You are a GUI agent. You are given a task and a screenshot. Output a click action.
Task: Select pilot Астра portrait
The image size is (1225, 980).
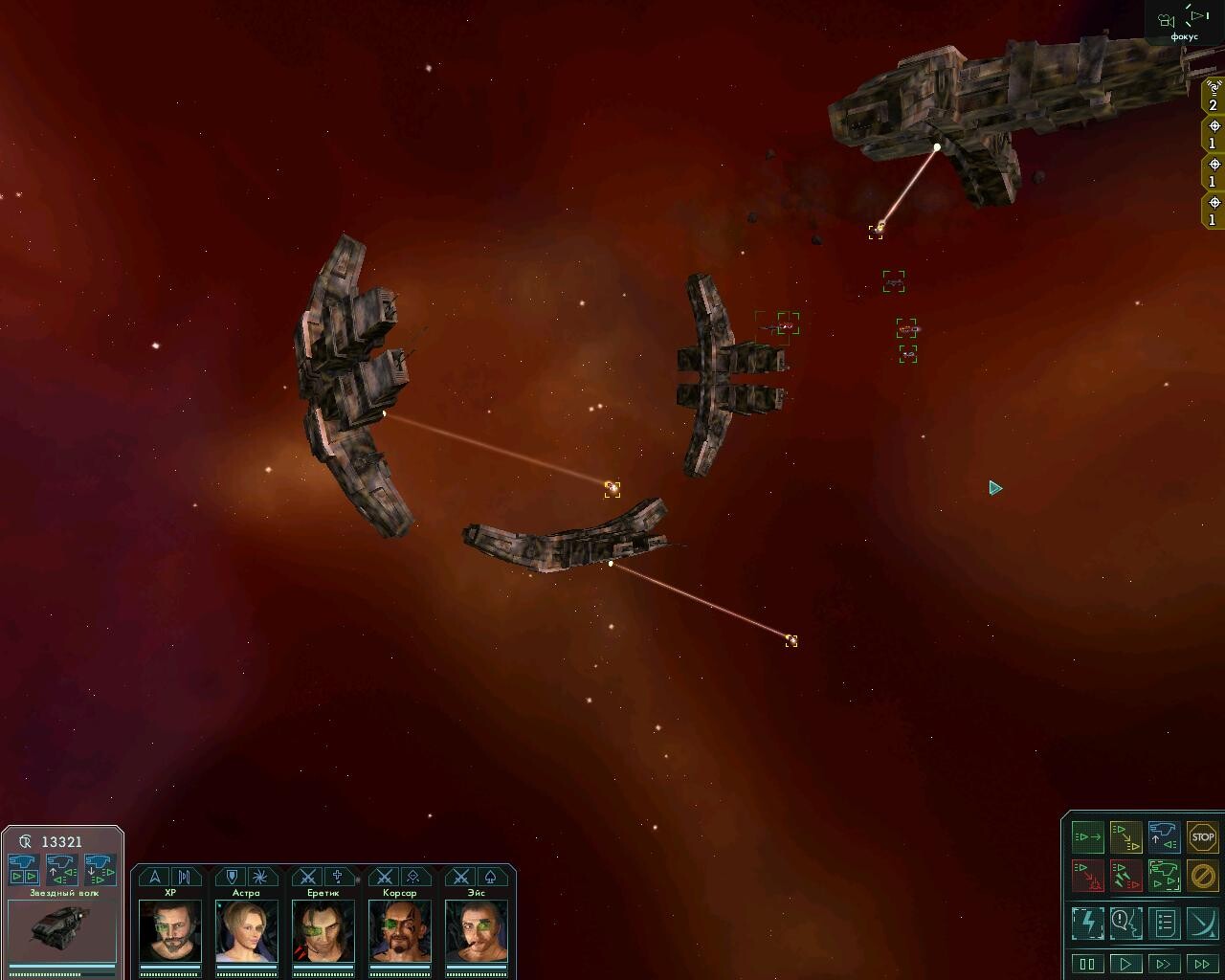point(247,930)
